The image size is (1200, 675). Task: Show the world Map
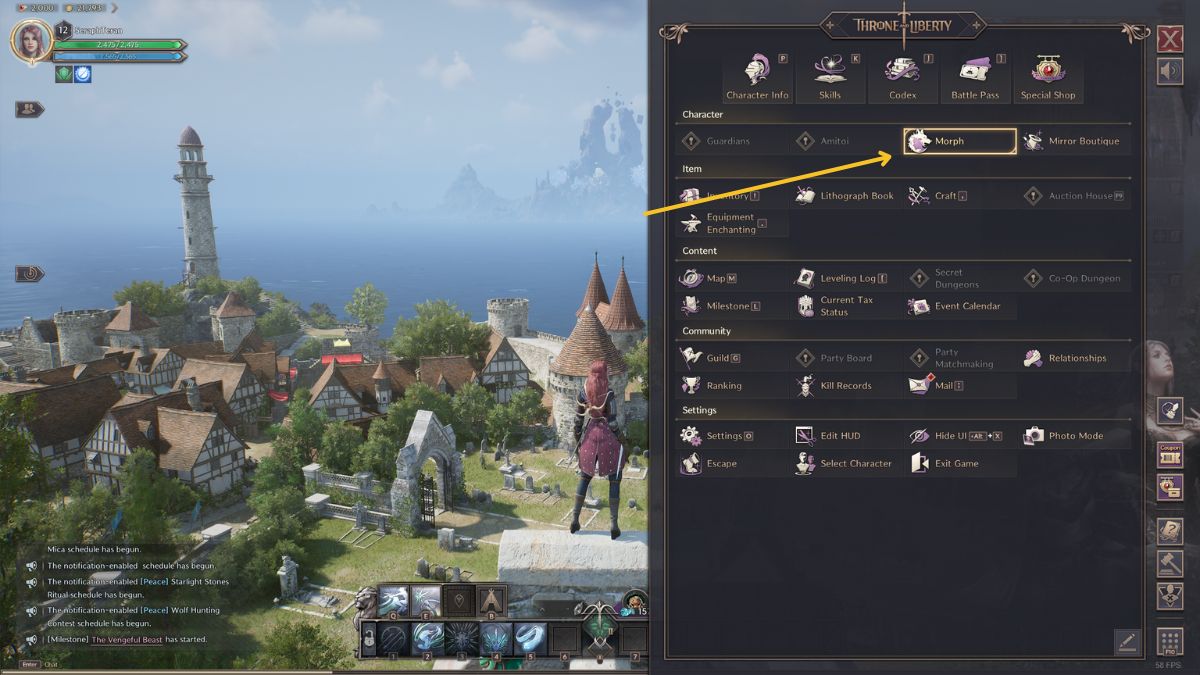[x=709, y=278]
